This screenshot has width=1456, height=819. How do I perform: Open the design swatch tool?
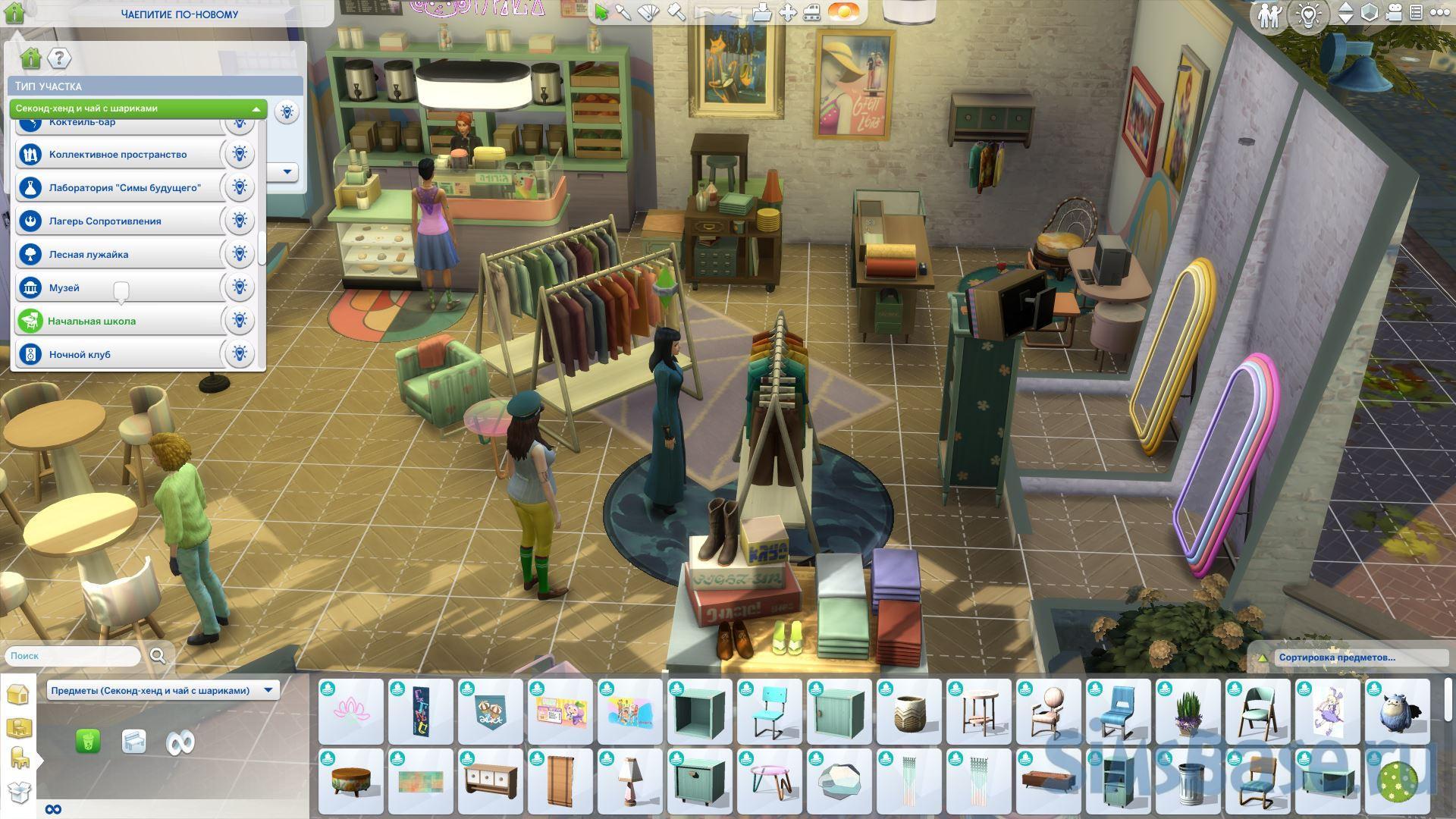(x=649, y=13)
